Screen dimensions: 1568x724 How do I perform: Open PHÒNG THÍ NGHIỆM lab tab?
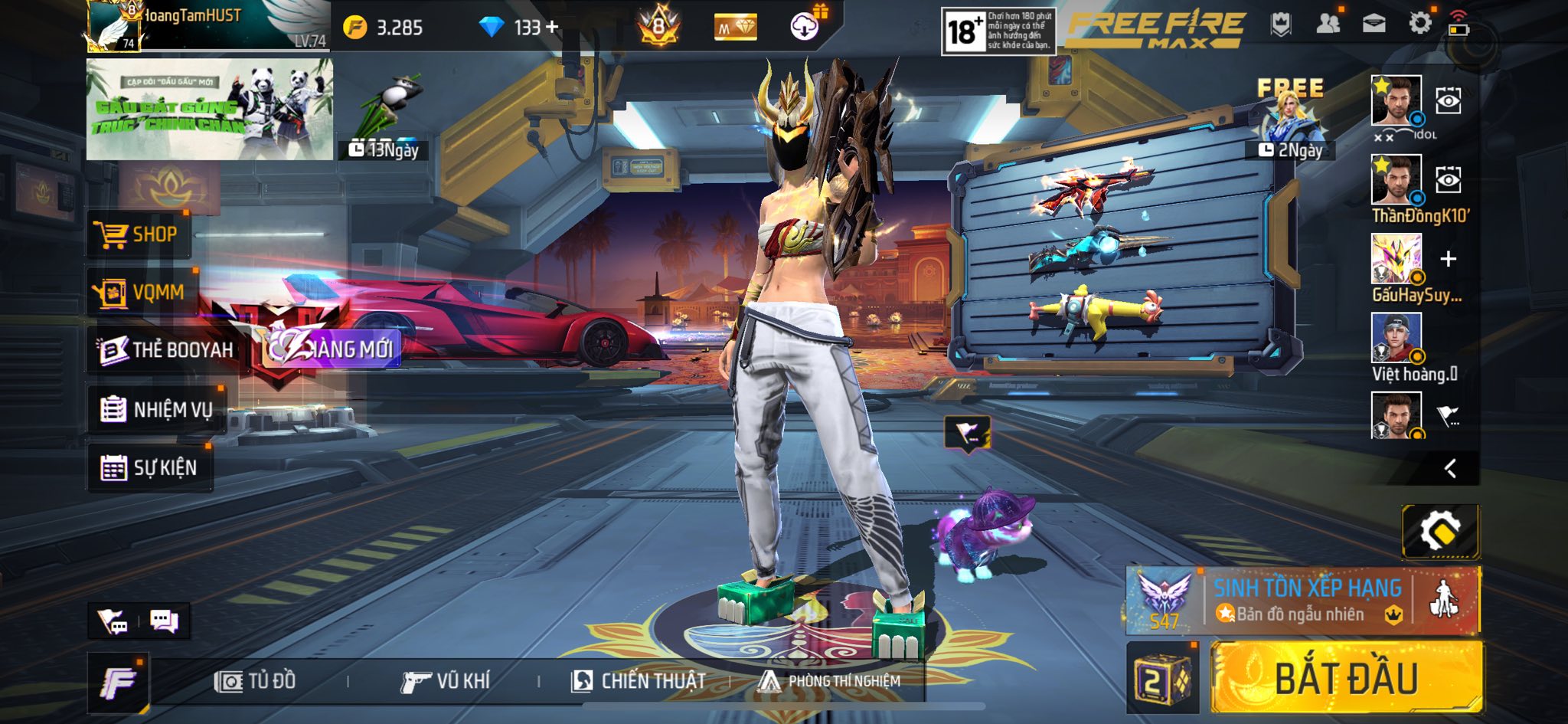[x=830, y=681]
